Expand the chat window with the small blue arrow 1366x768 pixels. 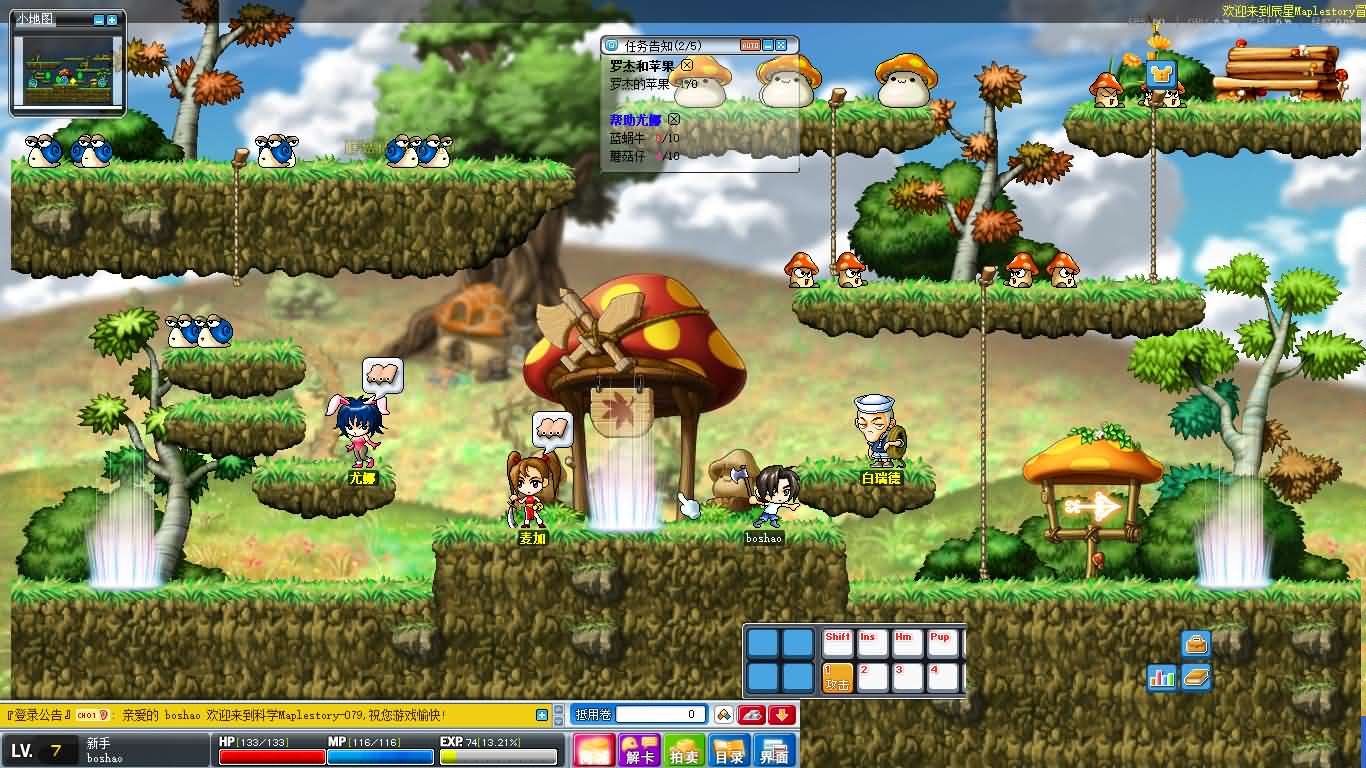[542, 716]
